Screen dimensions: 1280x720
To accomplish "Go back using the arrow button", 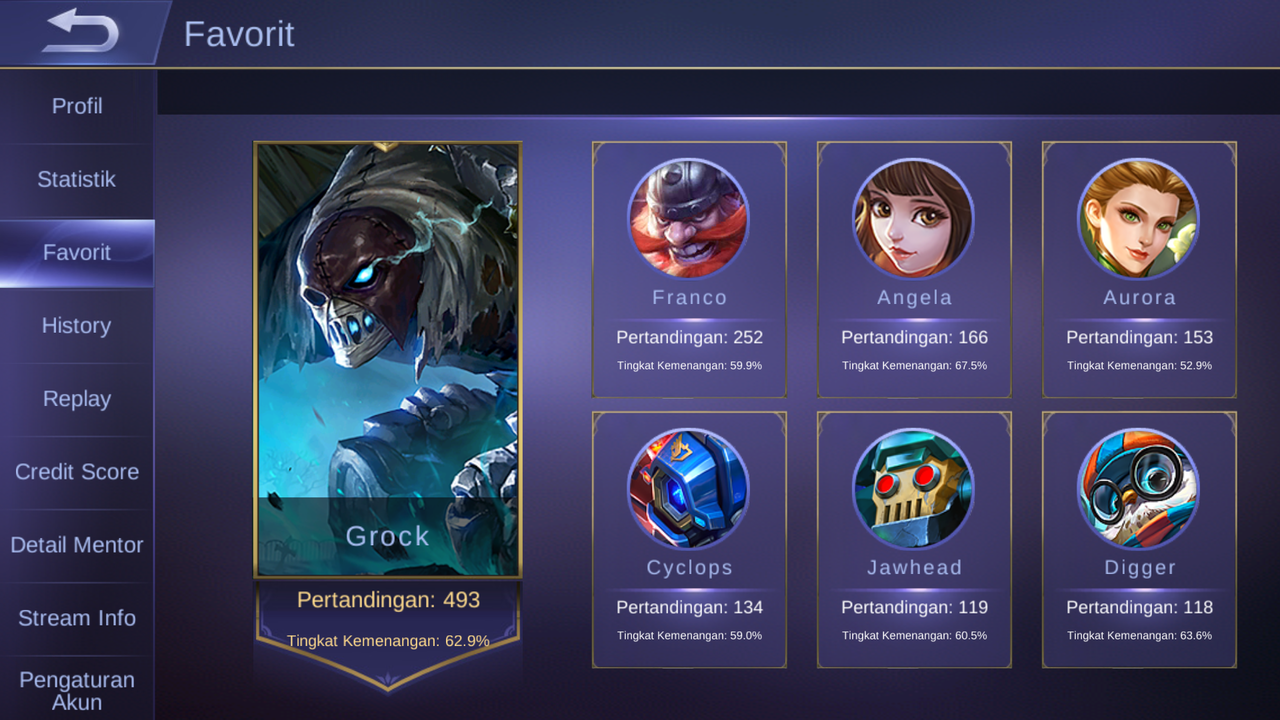I will pyautogui.click(x=80, y=32).
